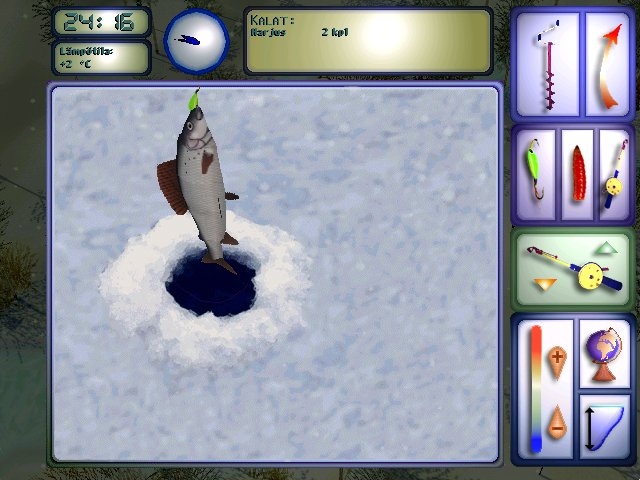Click the green up arrow by the rod
This screenshot has height=480, width=640.
click(x=606, y=247)
